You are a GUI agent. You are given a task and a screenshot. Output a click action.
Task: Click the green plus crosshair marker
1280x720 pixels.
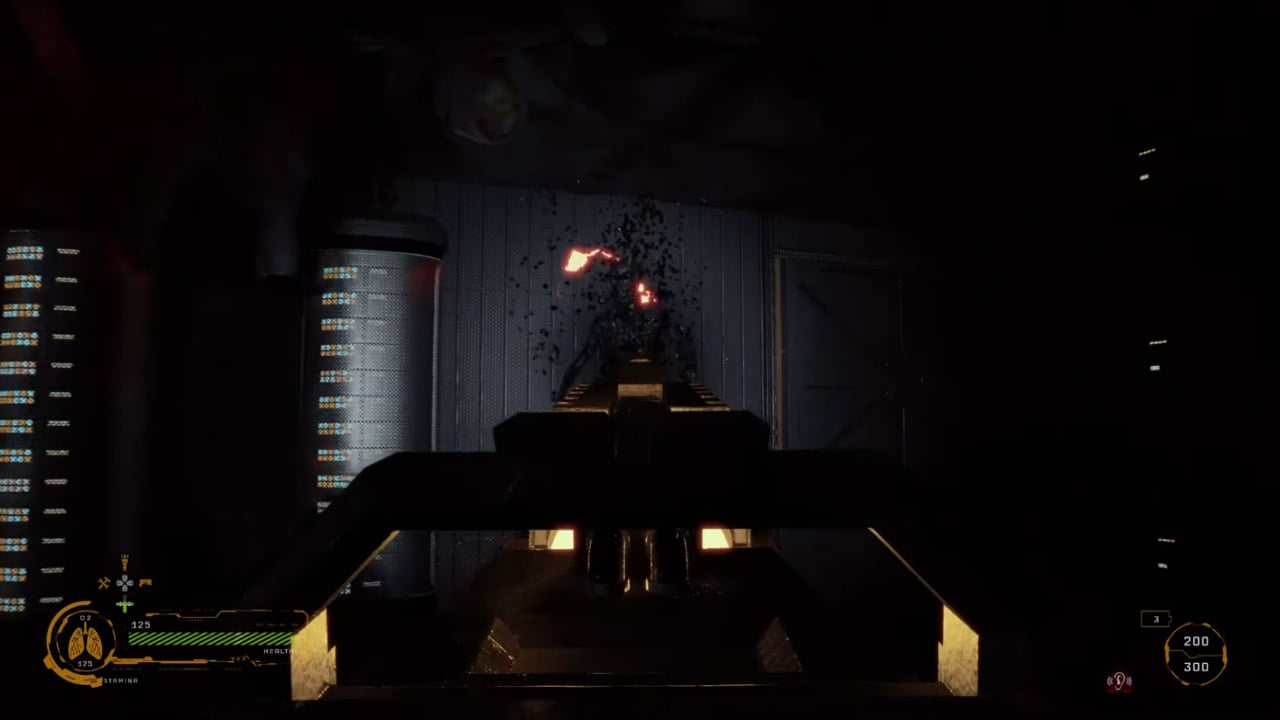pos(124,603)
